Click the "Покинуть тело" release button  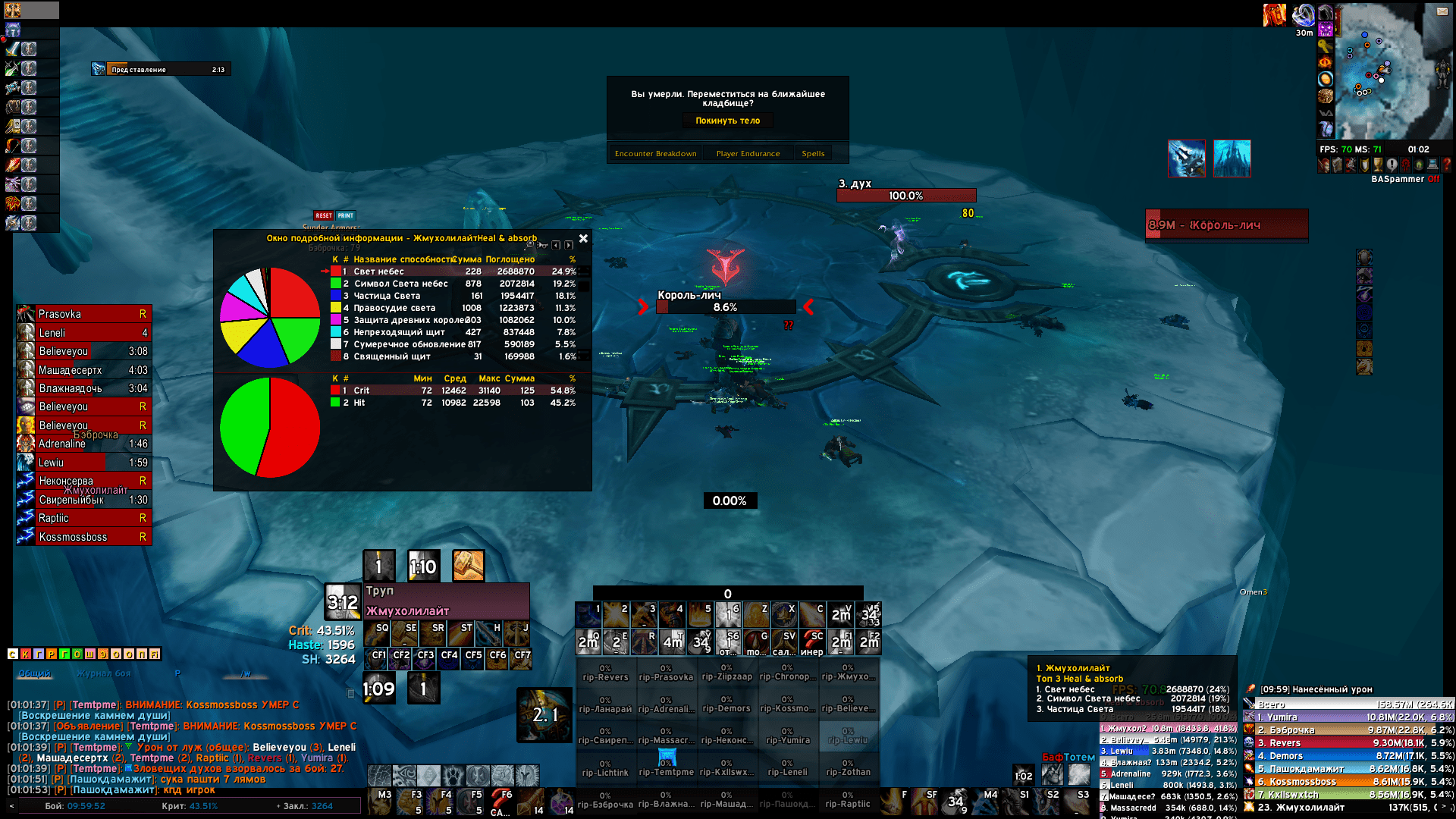(x=727, y=121)
